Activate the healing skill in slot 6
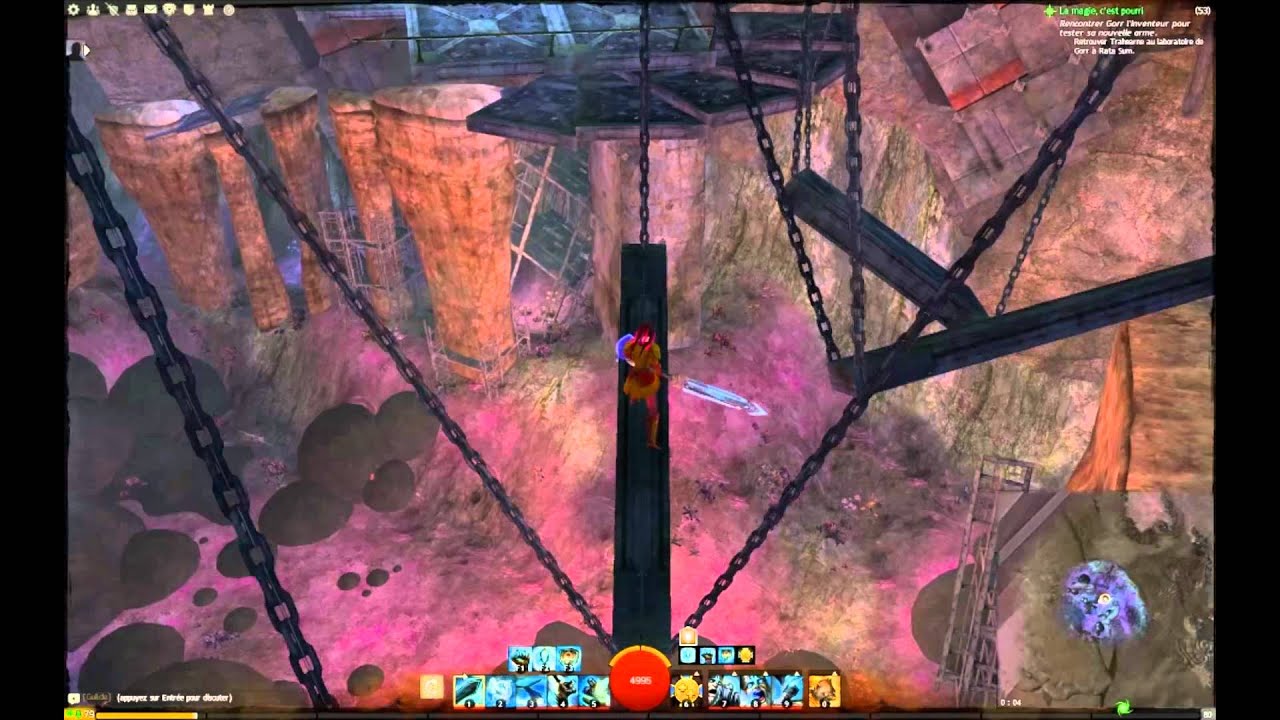Viewport: 1280px width, 720px height. pos(684,687)
